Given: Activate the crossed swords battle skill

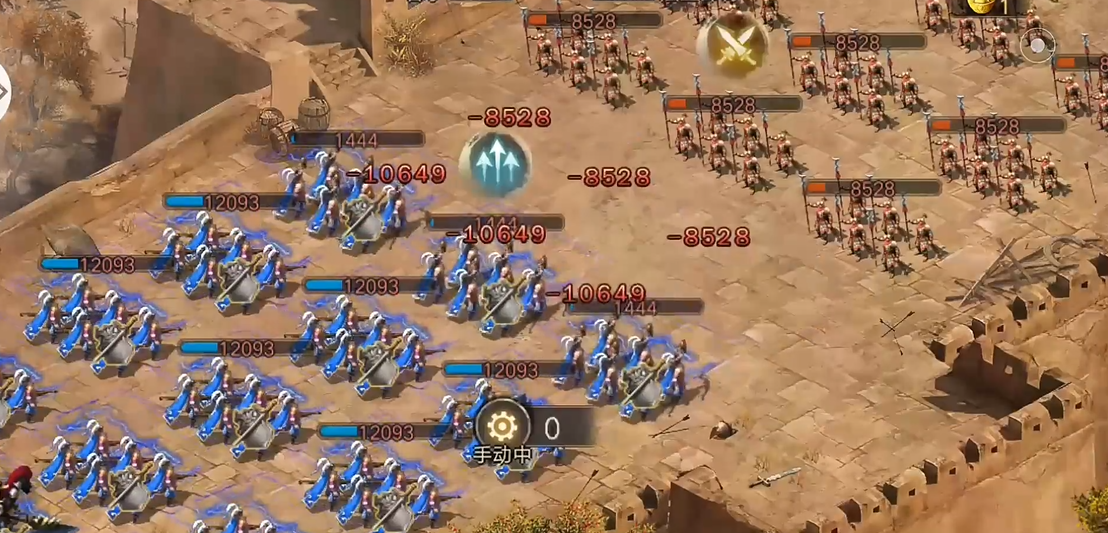Looking at the screenshot, I should click(x=732, y=44).
